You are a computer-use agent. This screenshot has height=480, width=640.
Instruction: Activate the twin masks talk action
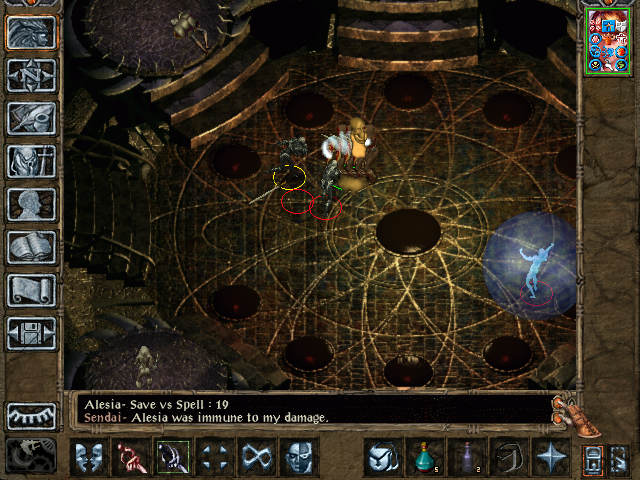coord(90,457)
